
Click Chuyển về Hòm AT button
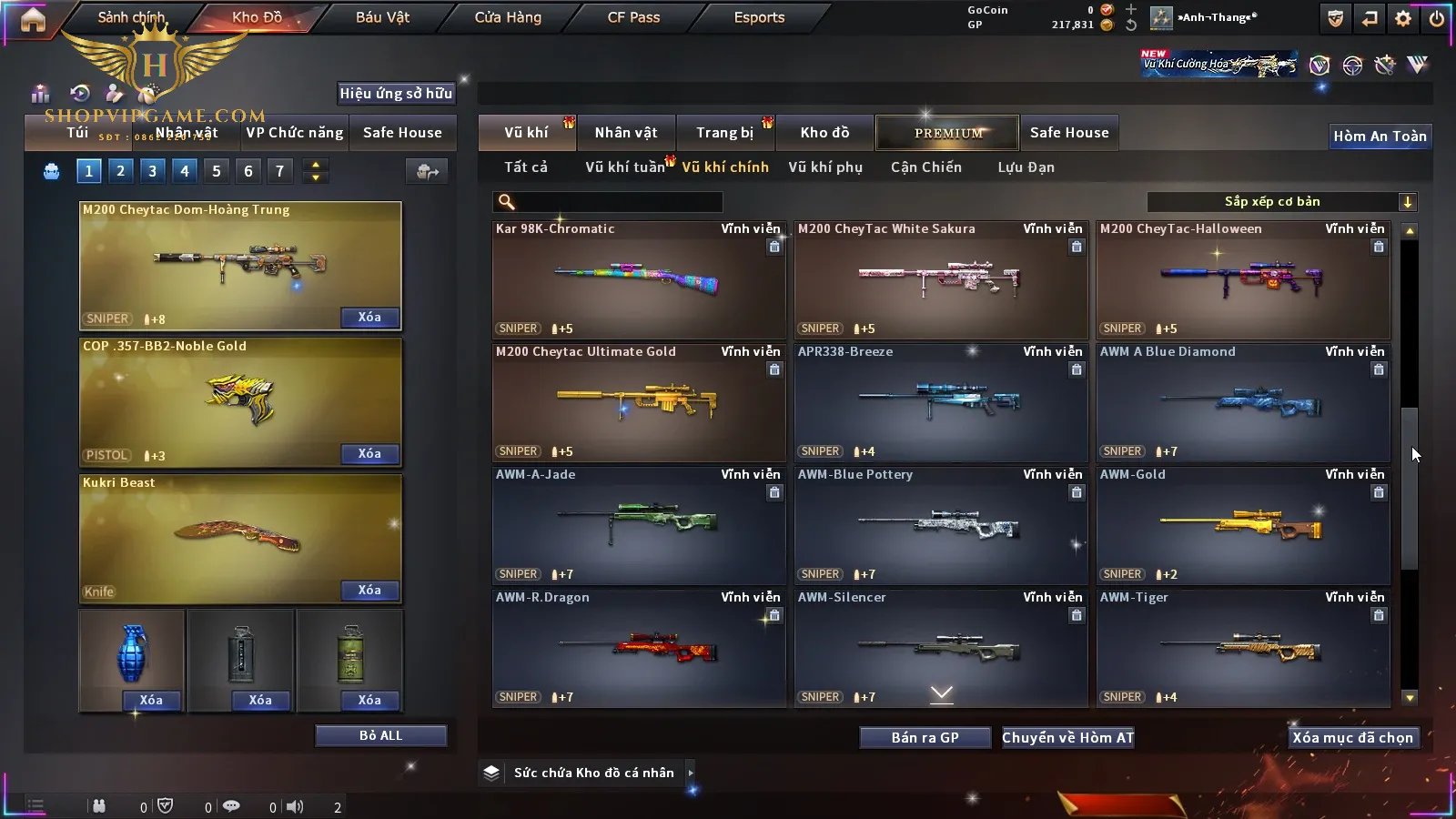click(x=1067, y=738)
